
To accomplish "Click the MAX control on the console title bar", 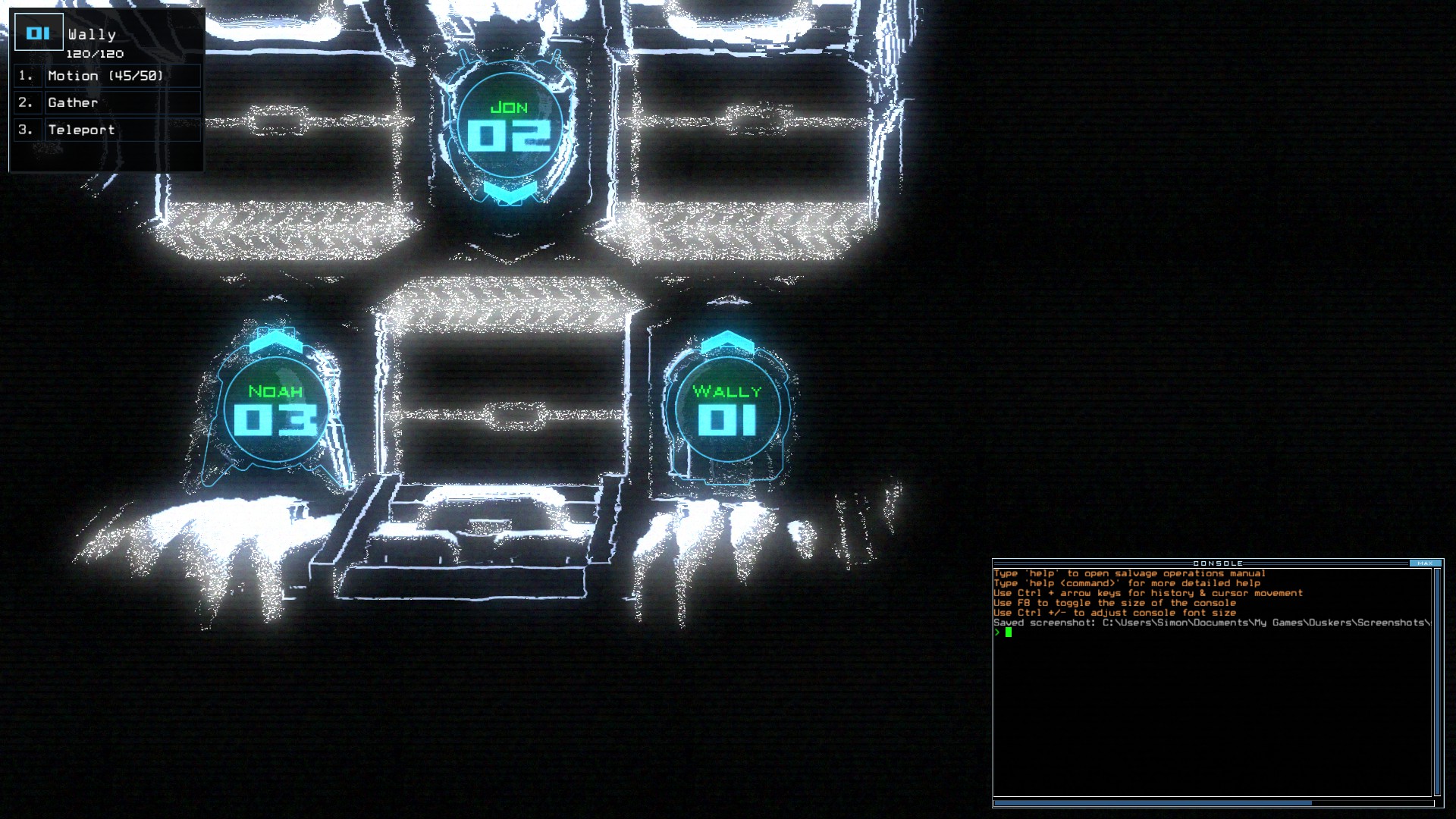I will click(1427, 563).
